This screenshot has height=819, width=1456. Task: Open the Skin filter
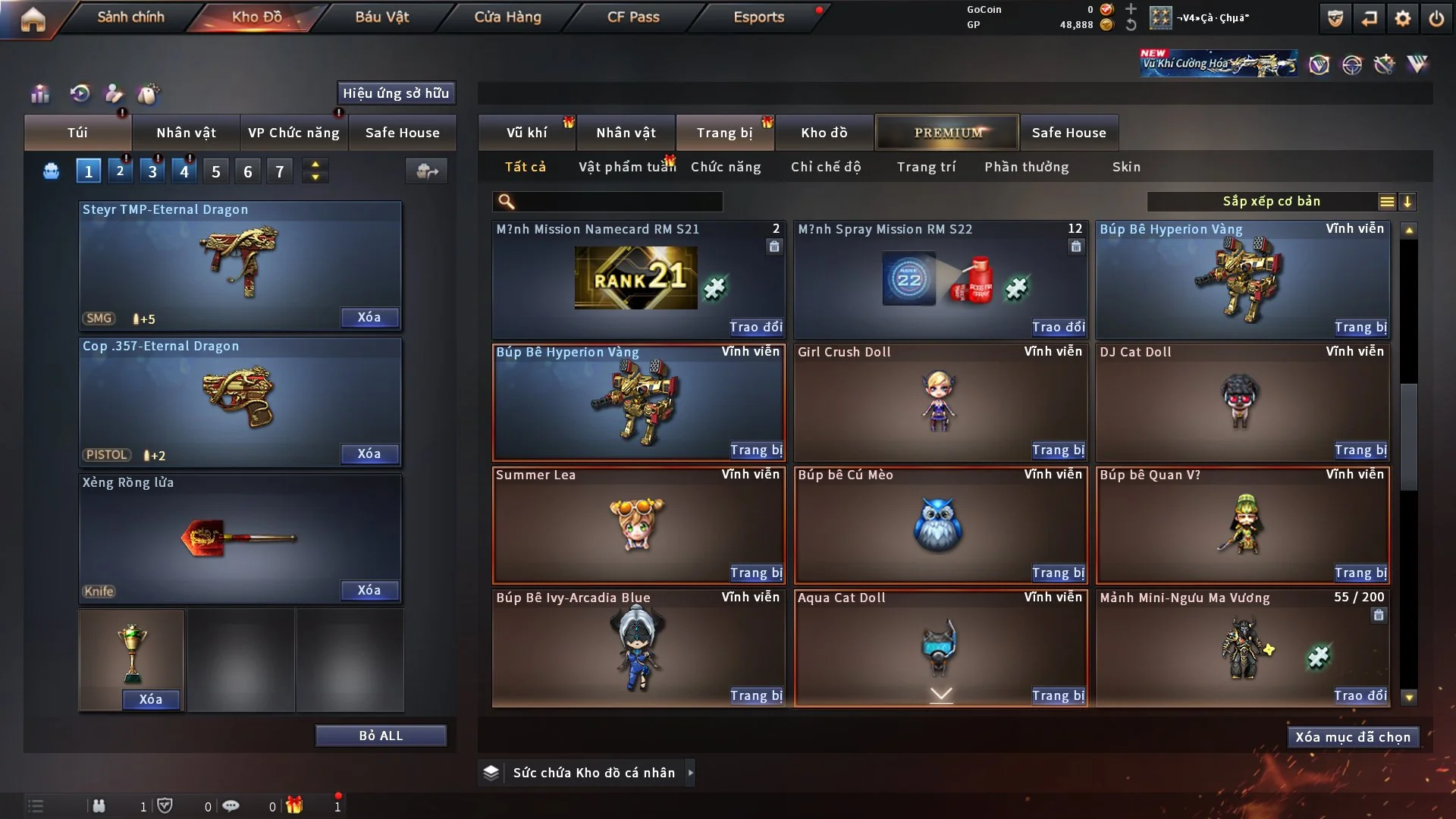pyautogui.click(x=1126, y=167)
